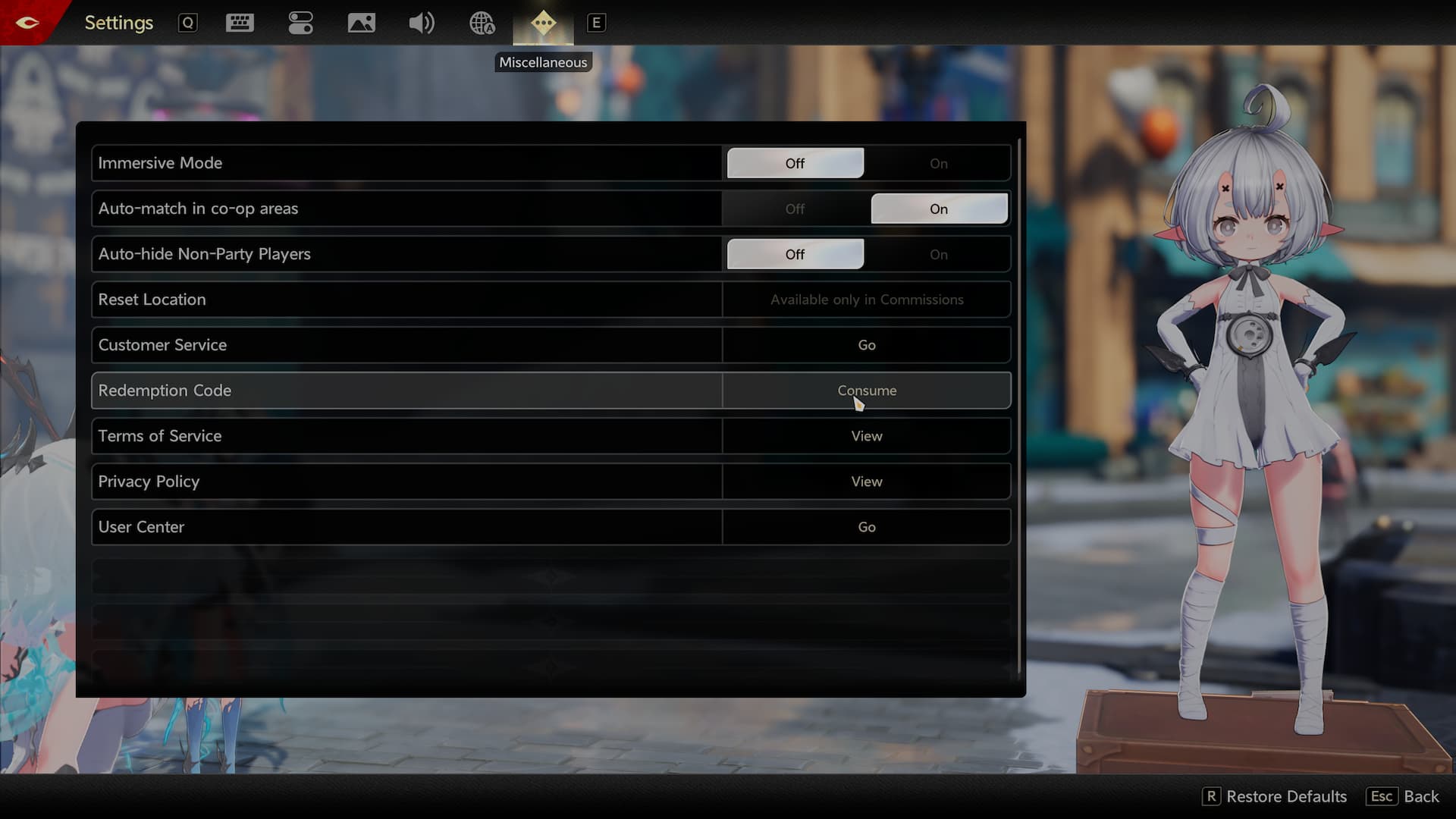Select the globe language settings tab

[482, 23]
